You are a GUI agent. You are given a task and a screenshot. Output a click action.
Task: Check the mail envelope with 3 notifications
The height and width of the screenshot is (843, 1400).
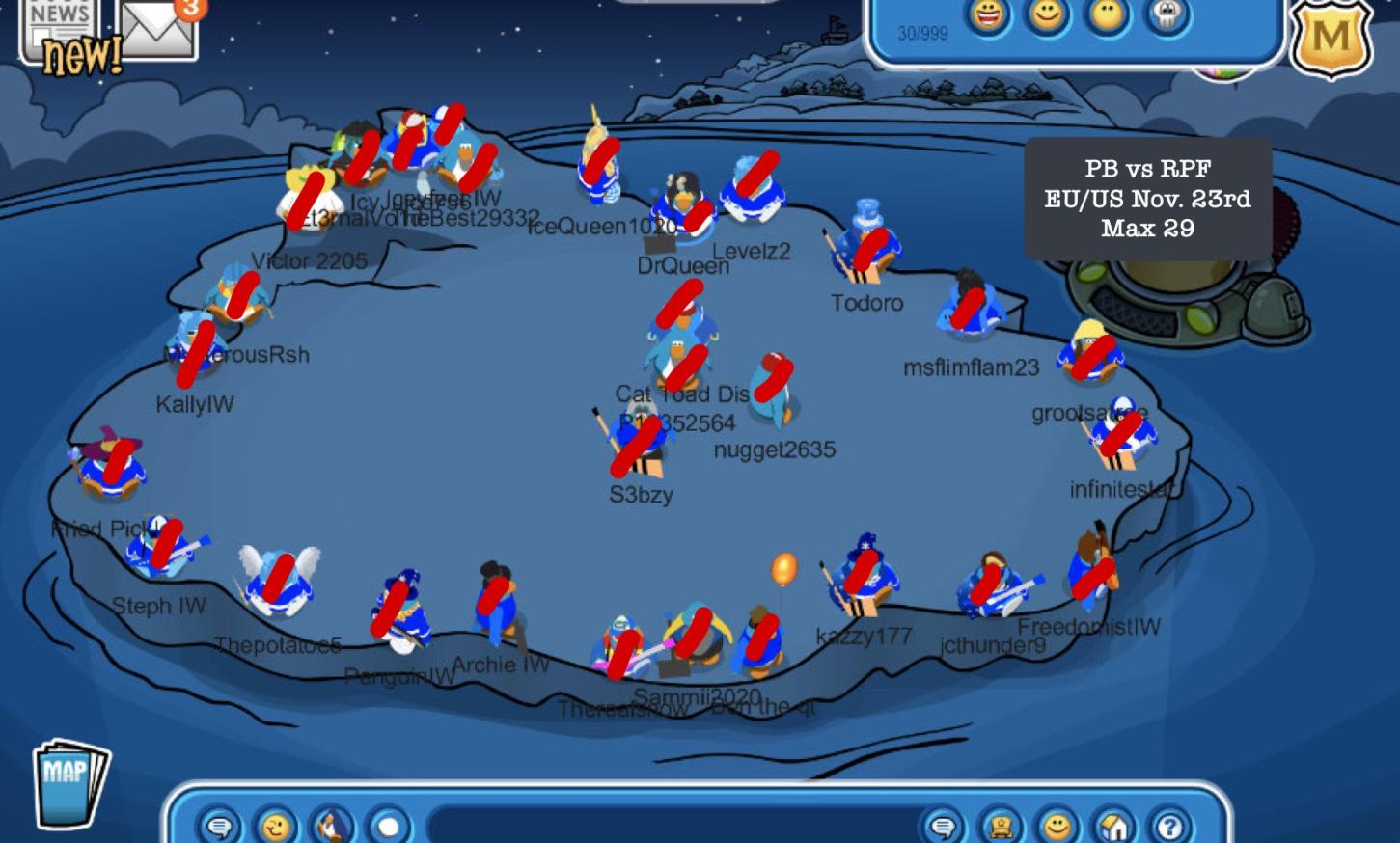[x=157, y=29]
